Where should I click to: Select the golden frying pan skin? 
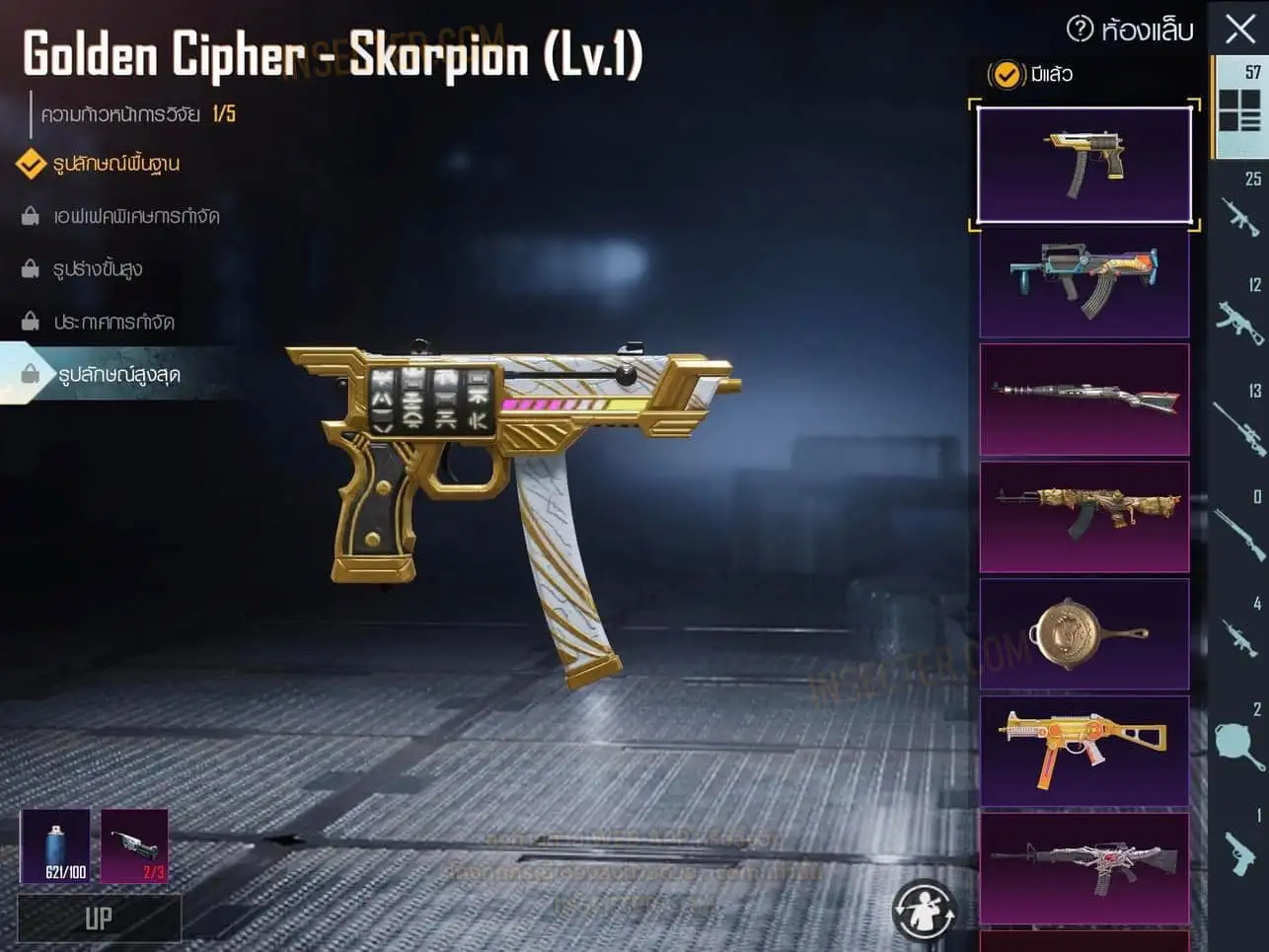click(1083, 633)
